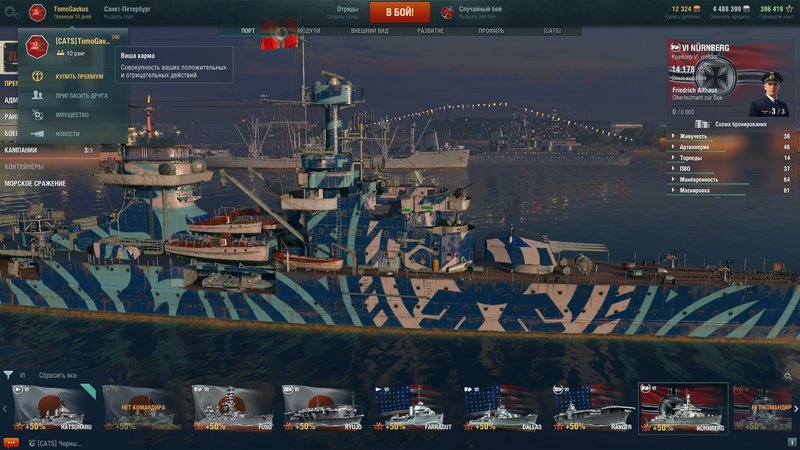Open the Развитие tab

[430, 31]
